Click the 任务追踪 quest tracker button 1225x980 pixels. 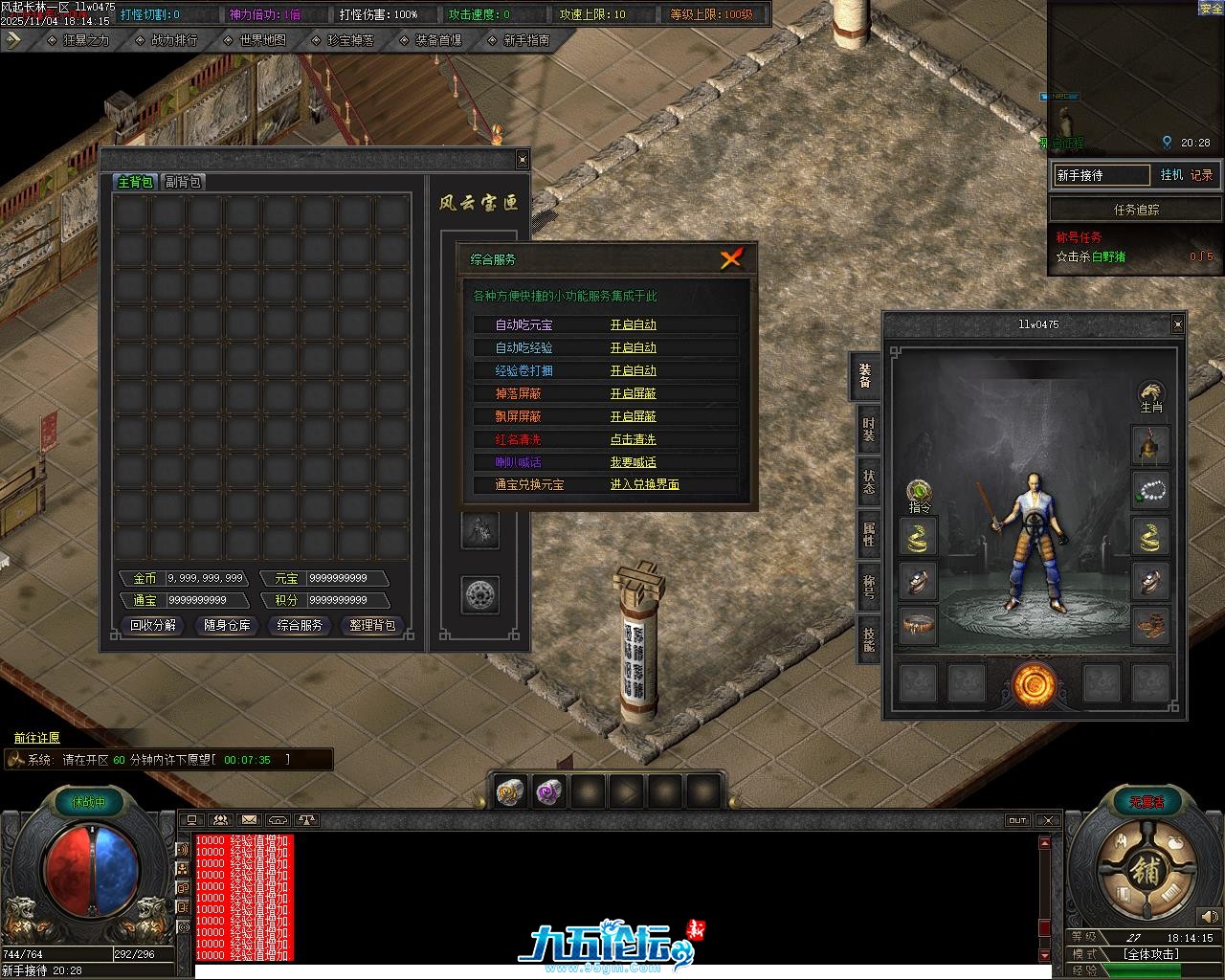pyautogui.click(x=1136, y=210)
